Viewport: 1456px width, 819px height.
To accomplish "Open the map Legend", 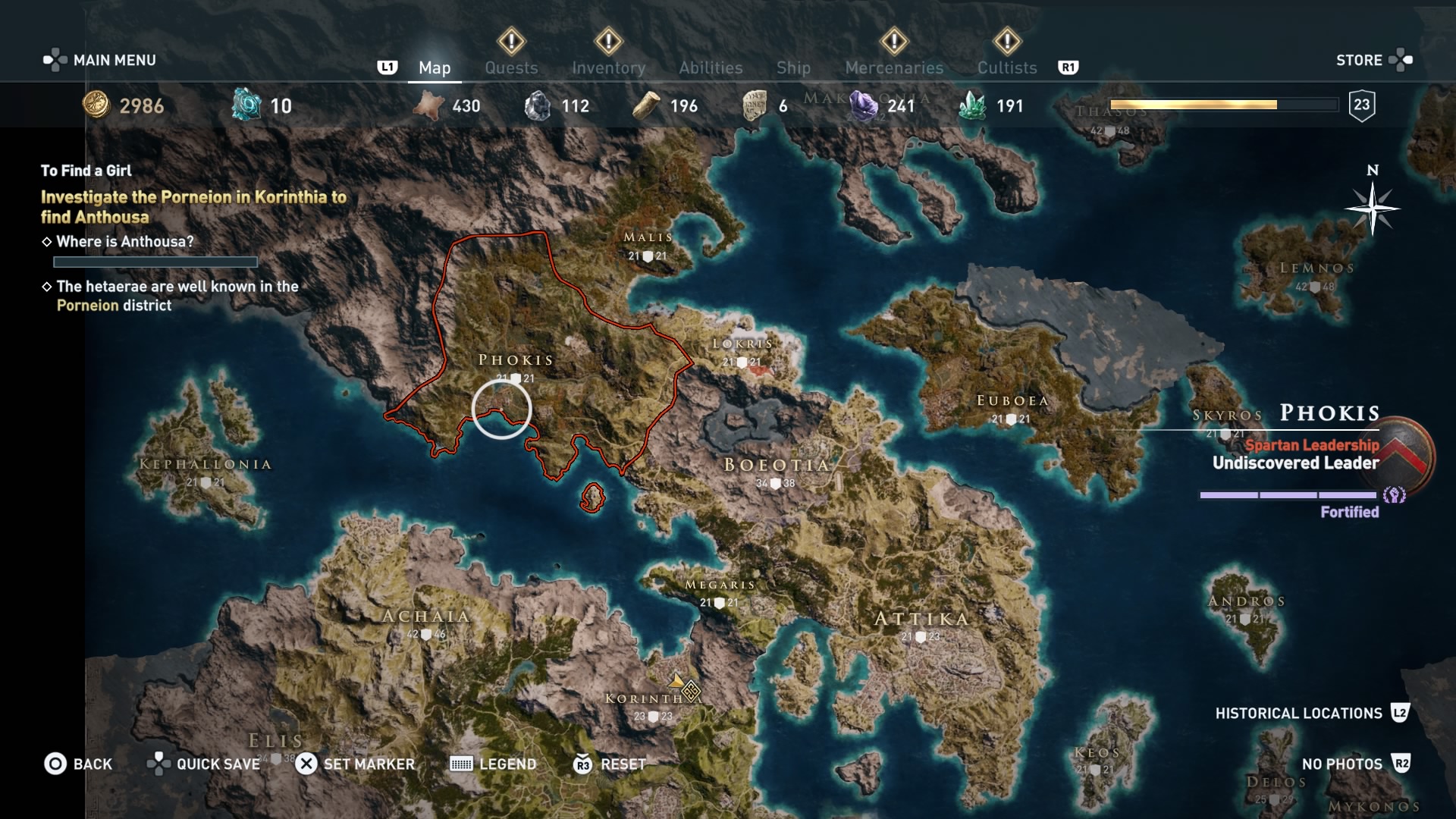I will pyautogui.click(x=493, y=764).
